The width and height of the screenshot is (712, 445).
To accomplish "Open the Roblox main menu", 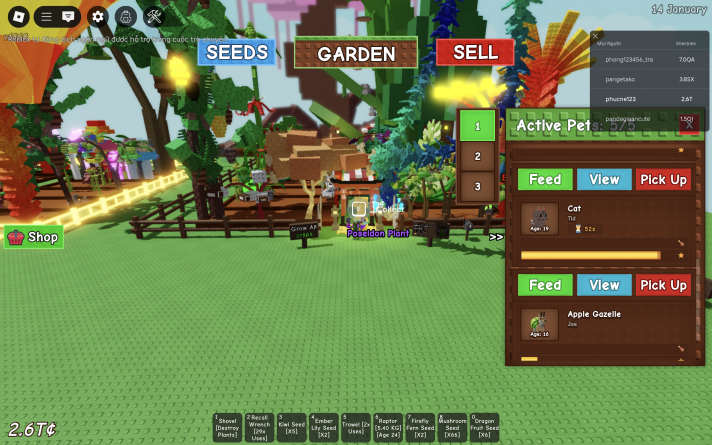I will pos(18,16).
